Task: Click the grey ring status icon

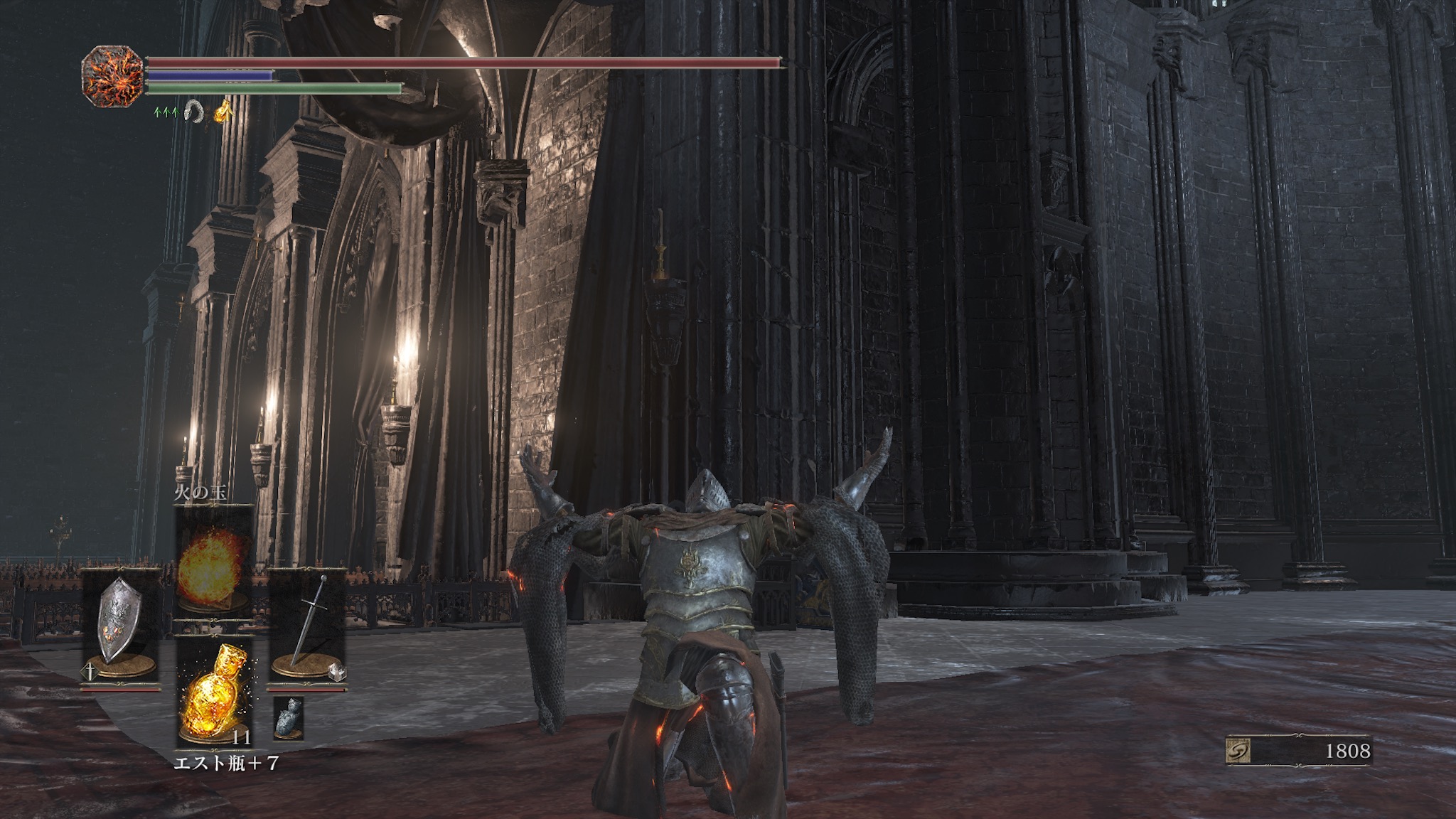Action: 193,111
